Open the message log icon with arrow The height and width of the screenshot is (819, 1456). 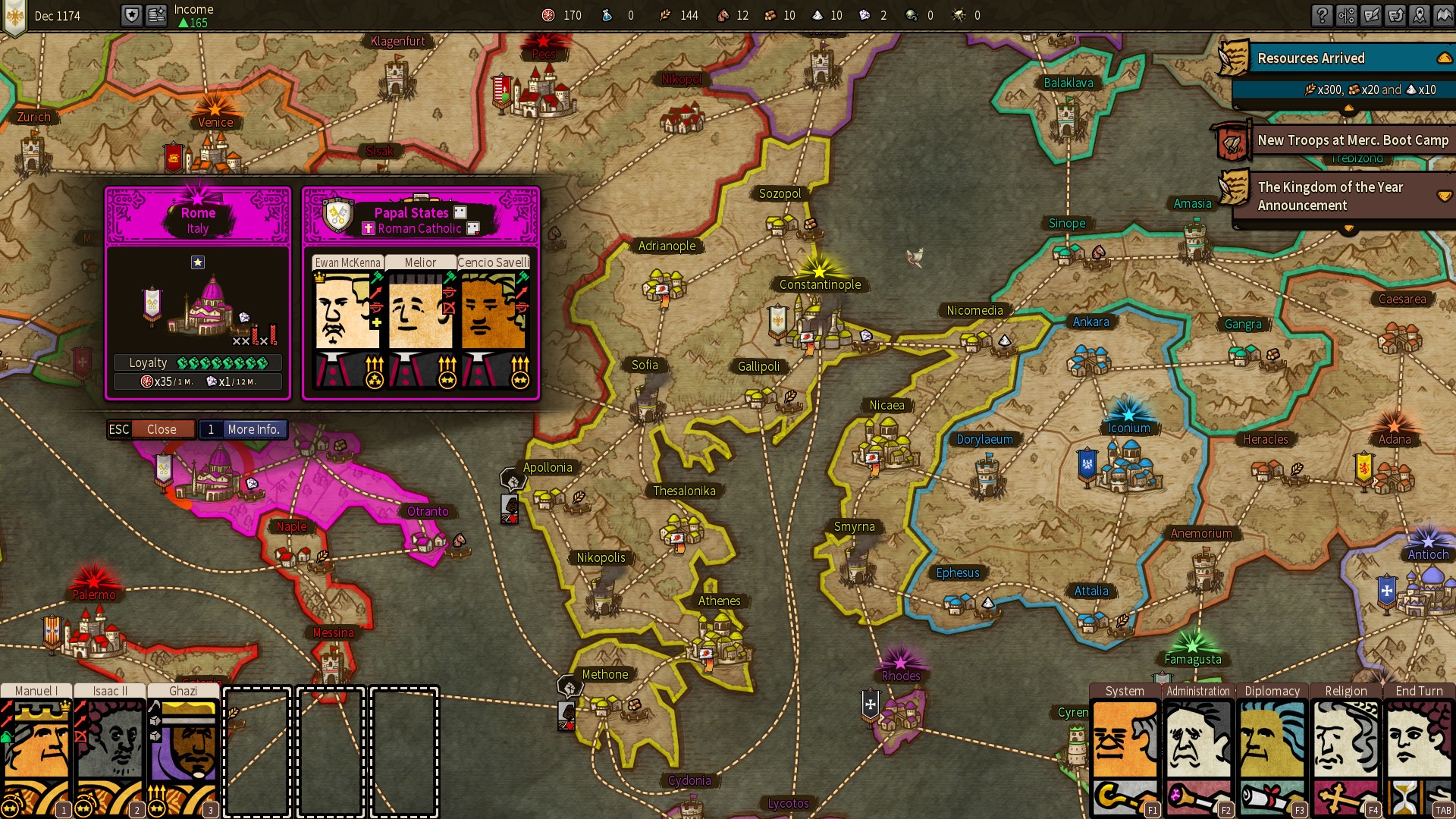pos(1397,15)
